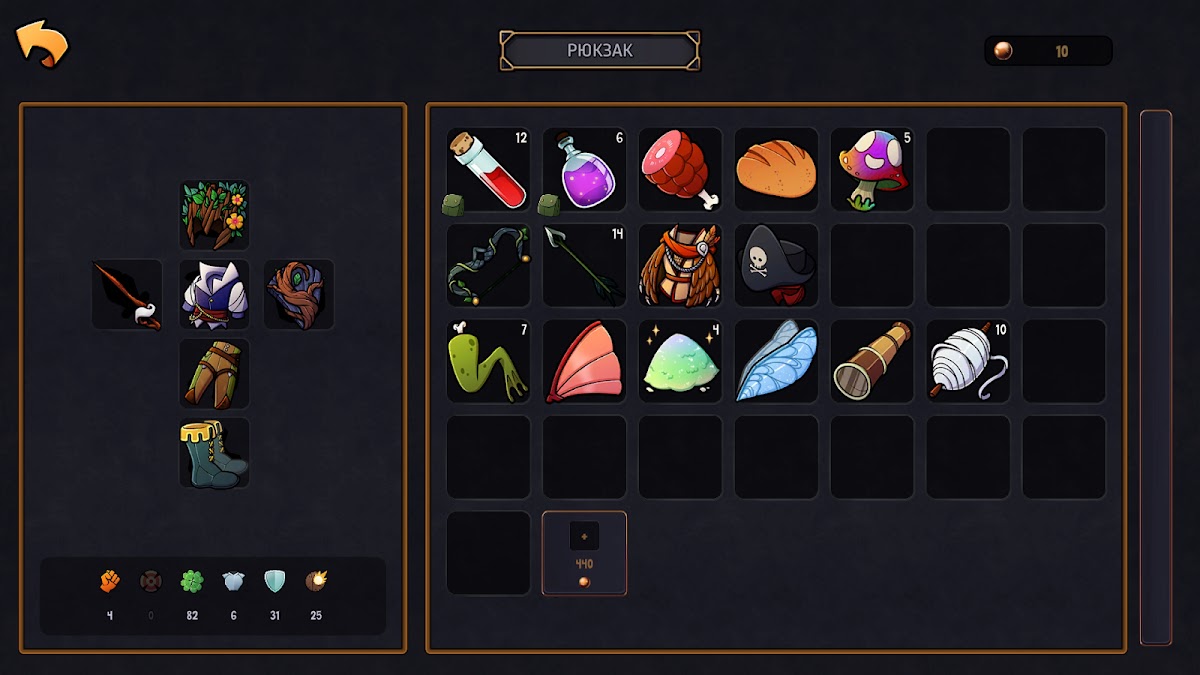
Task: Pick the feathered brown armor item
Action: click(x=680, y=265)
